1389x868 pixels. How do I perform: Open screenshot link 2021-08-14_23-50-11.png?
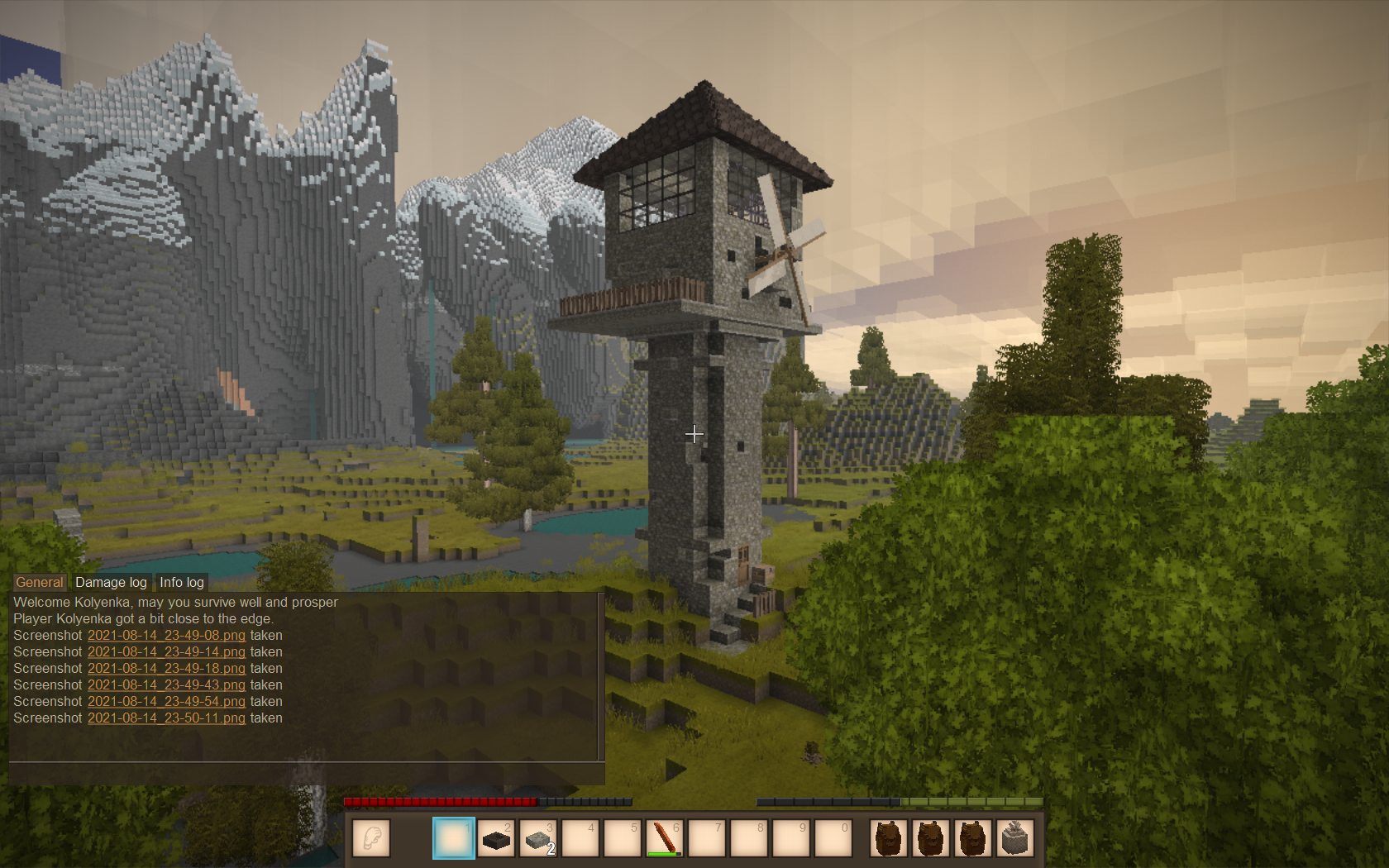tap(166, 718)
